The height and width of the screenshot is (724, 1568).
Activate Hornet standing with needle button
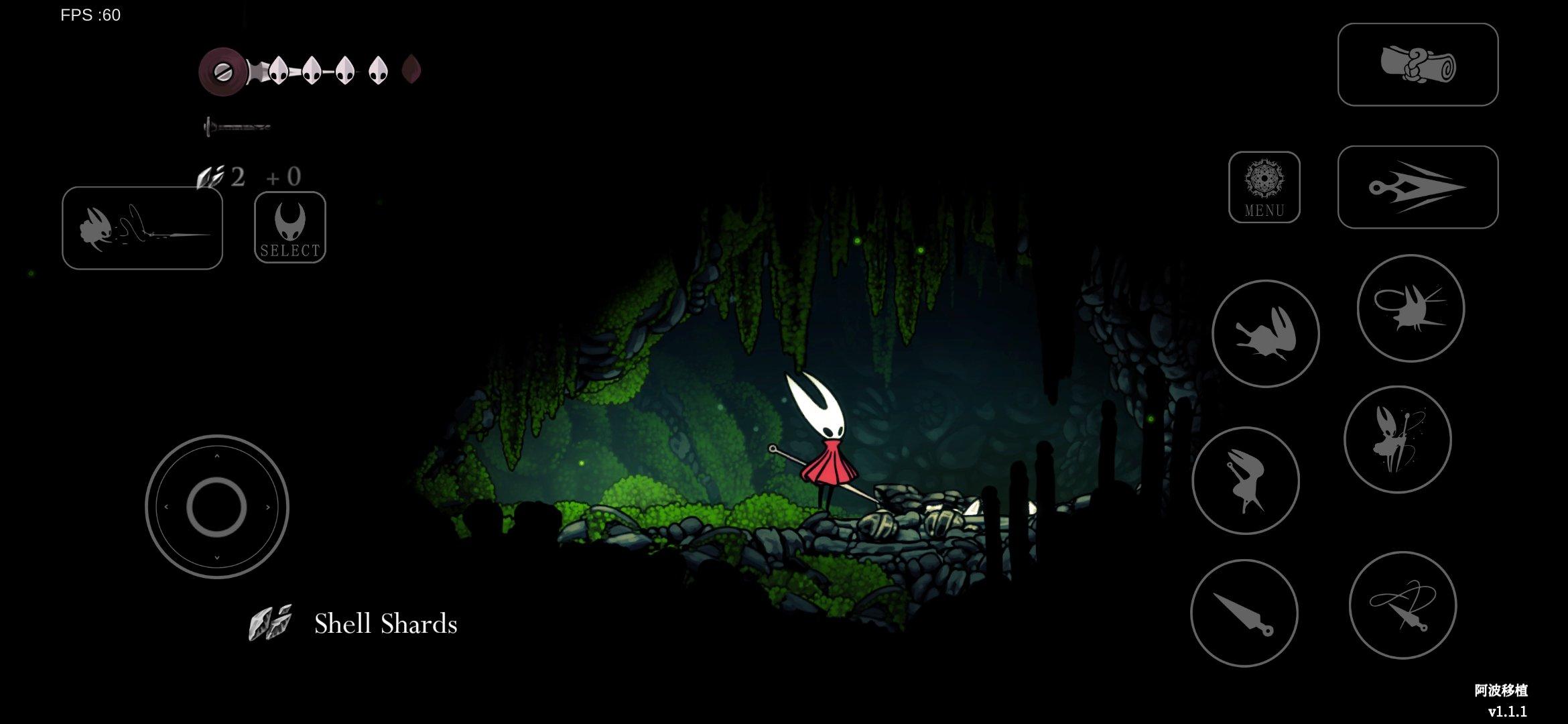click(x=1397, y=440)
